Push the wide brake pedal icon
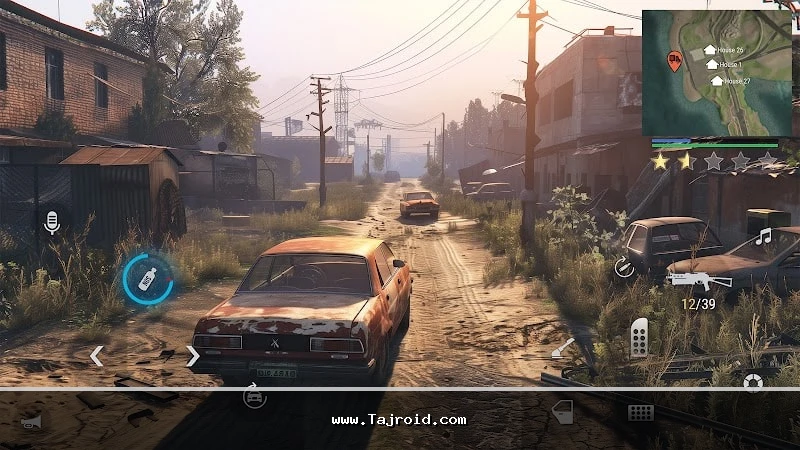This screenshot has height=450, width=800. pos(641,412)
